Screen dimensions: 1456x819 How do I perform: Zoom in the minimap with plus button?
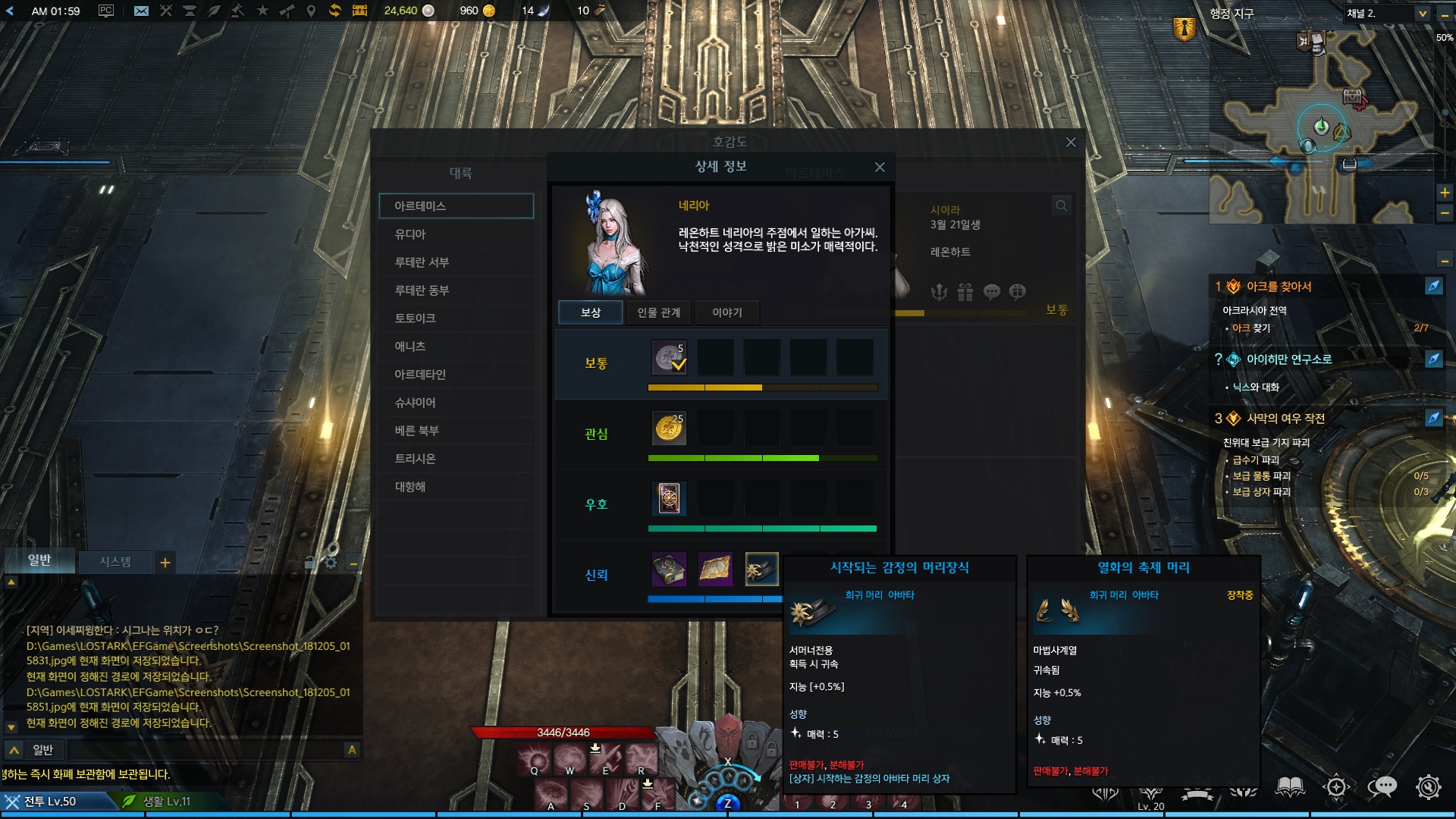[x=1445, y=193]
